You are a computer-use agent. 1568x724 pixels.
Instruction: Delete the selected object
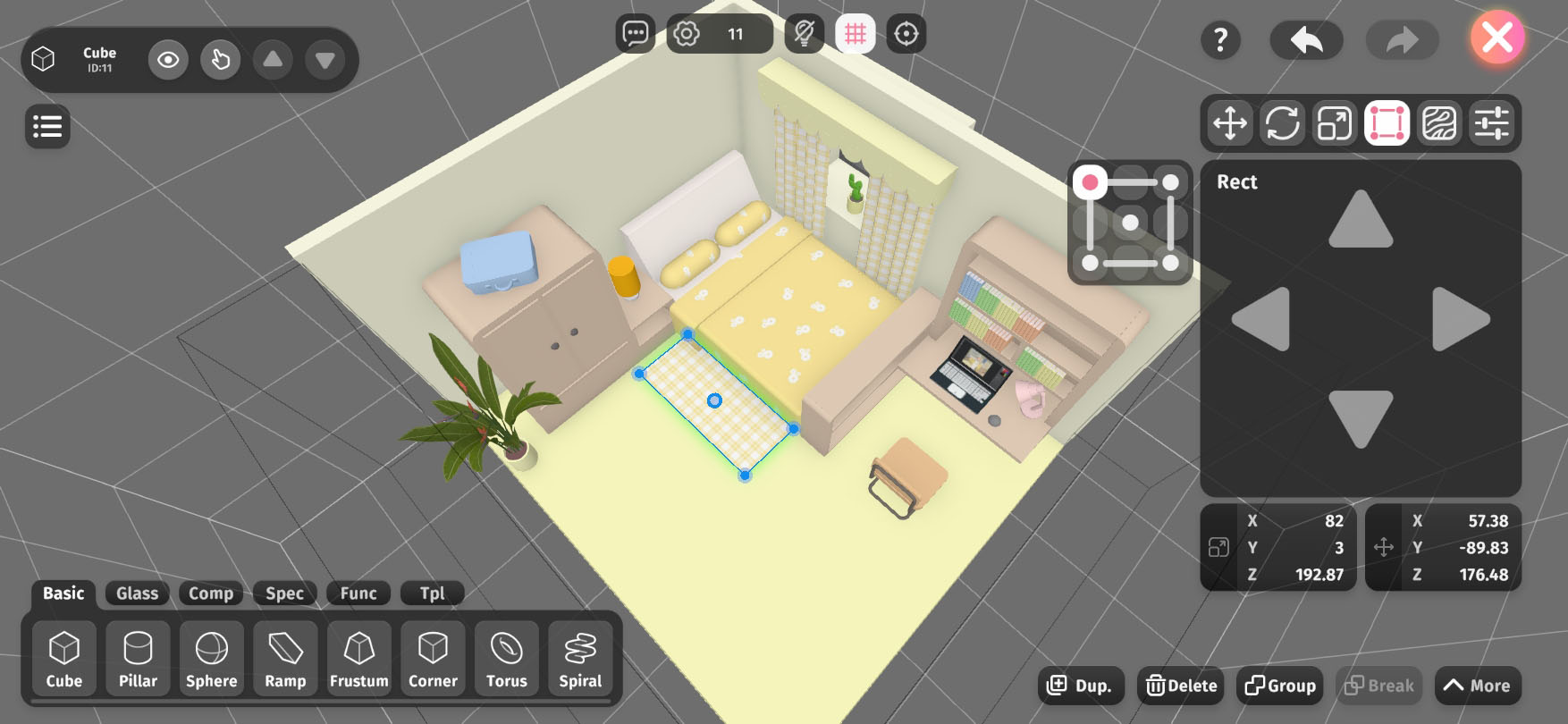1182,686
